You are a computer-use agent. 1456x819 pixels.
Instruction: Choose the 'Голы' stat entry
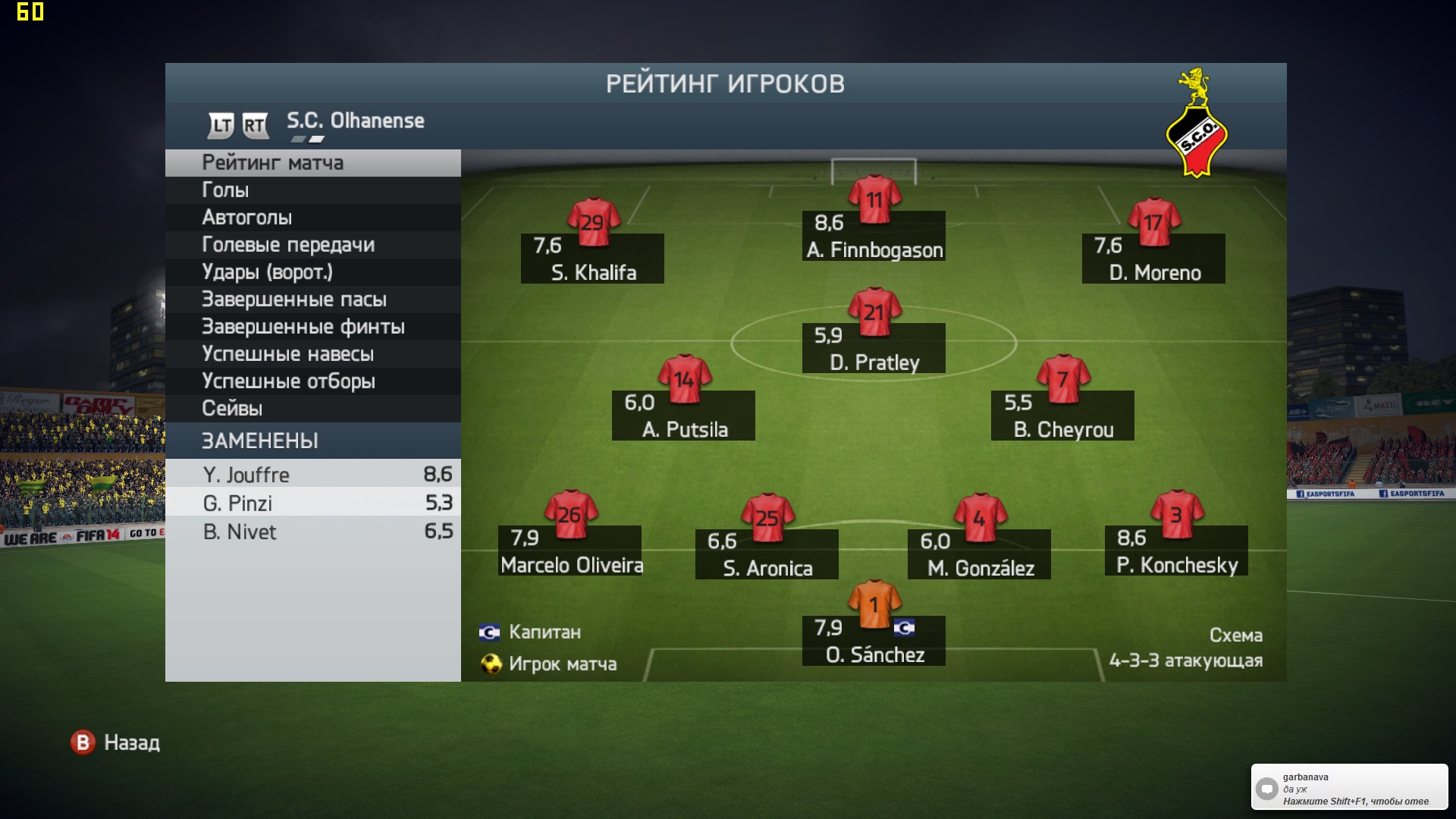pos(312,190)
